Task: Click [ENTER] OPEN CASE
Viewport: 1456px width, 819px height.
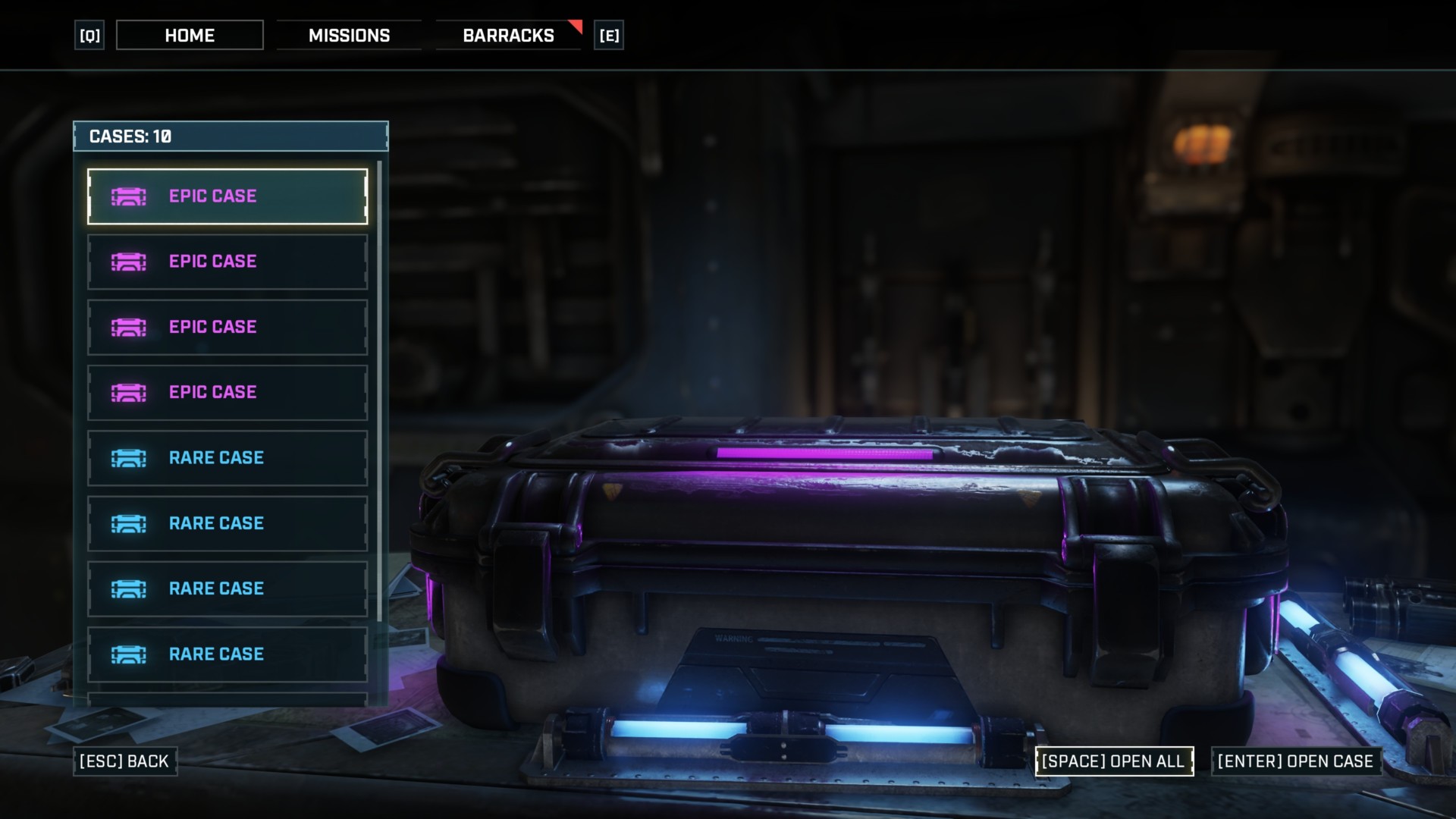Action: point(1297,761)
